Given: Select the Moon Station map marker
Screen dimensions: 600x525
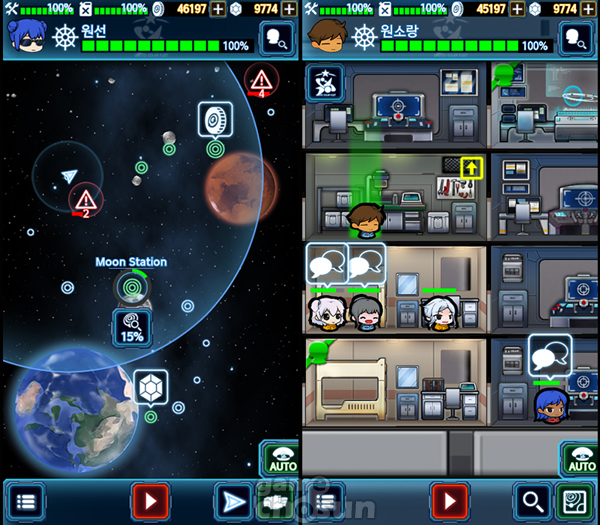Looking at the screenshot, I should coord(131,286).
